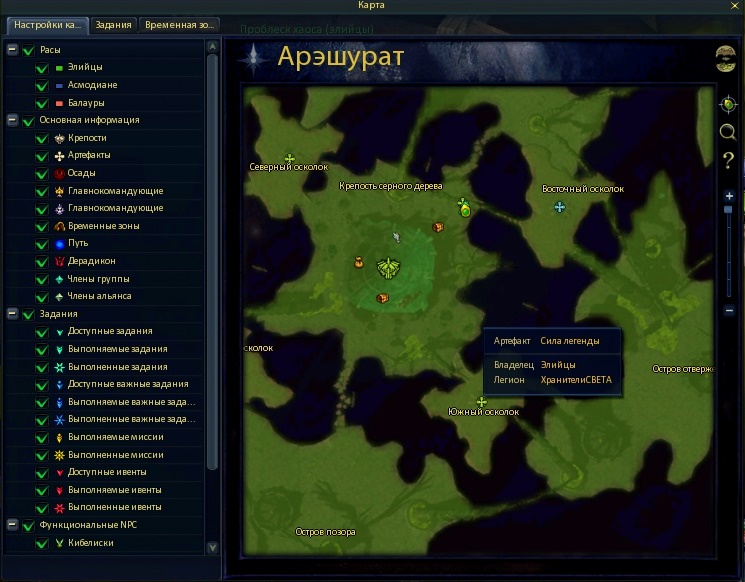
Task: Open the Временная зо... tab
Action: [178, 25]
